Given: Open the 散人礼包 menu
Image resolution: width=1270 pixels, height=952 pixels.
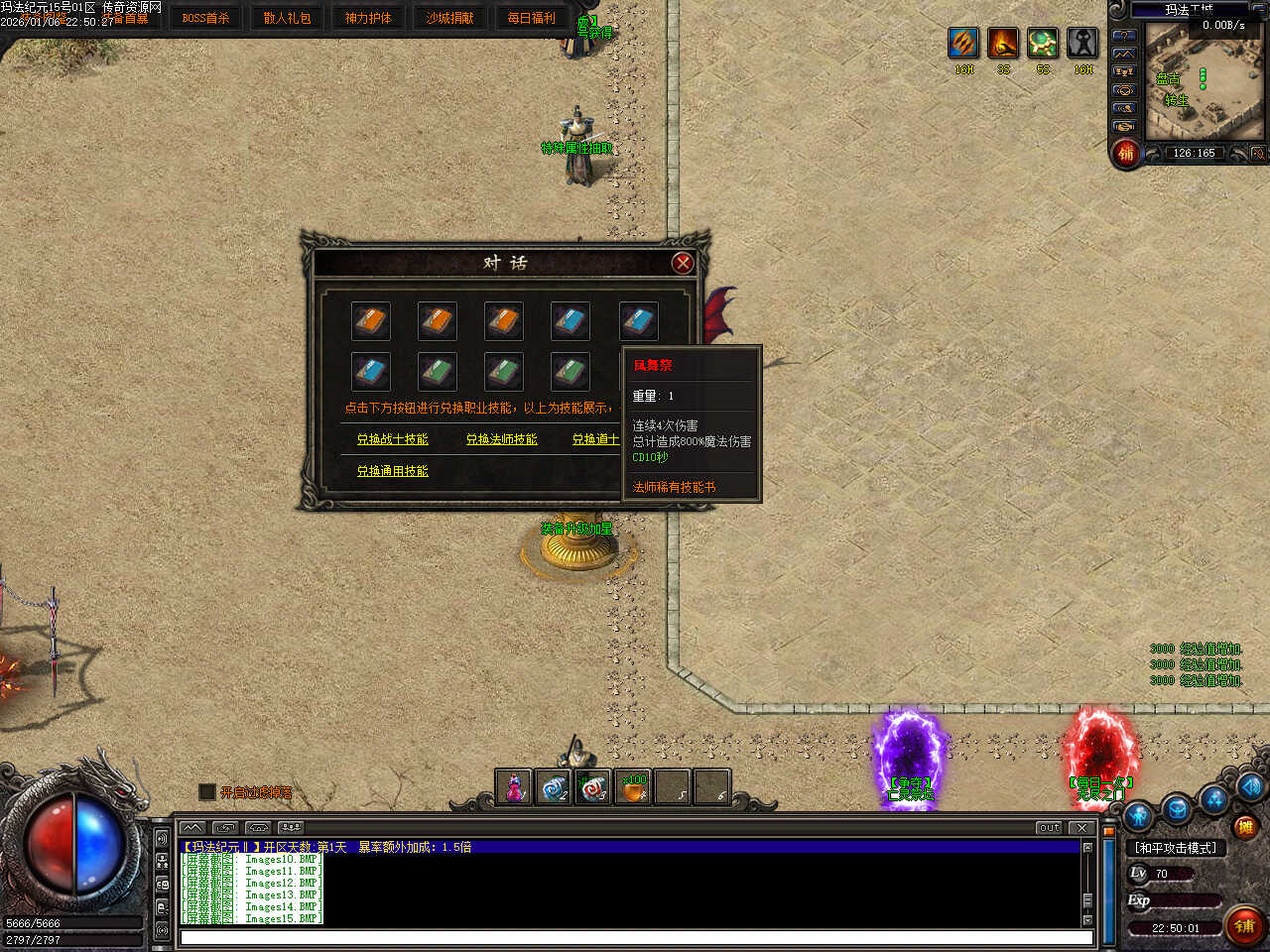Looking at the screenshot, I should pyautogui.click(x=287, y=18).
